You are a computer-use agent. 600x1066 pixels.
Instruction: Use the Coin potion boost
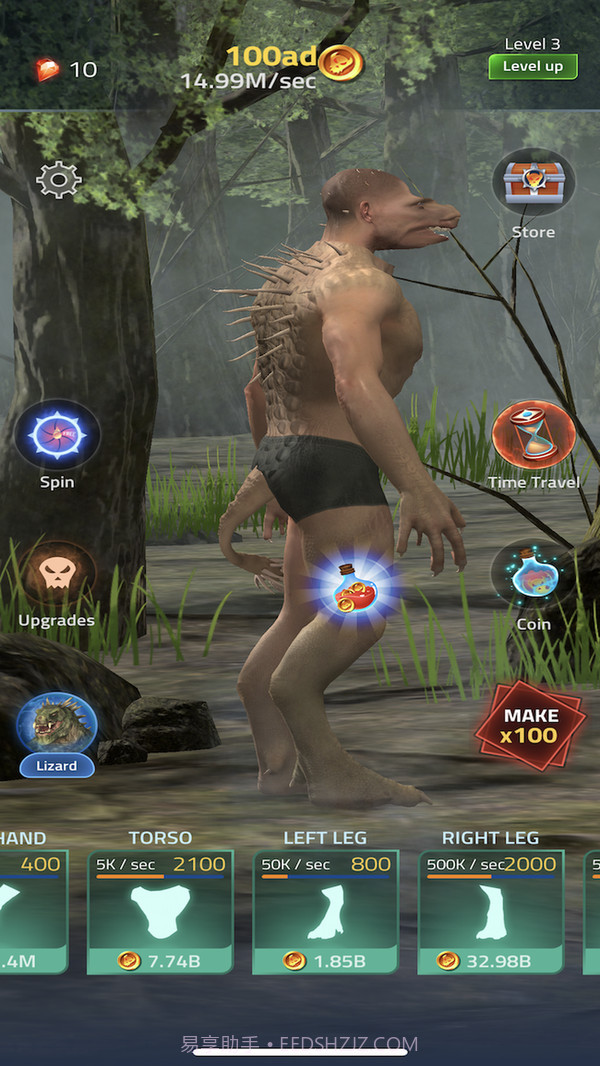tap(533, 578)
